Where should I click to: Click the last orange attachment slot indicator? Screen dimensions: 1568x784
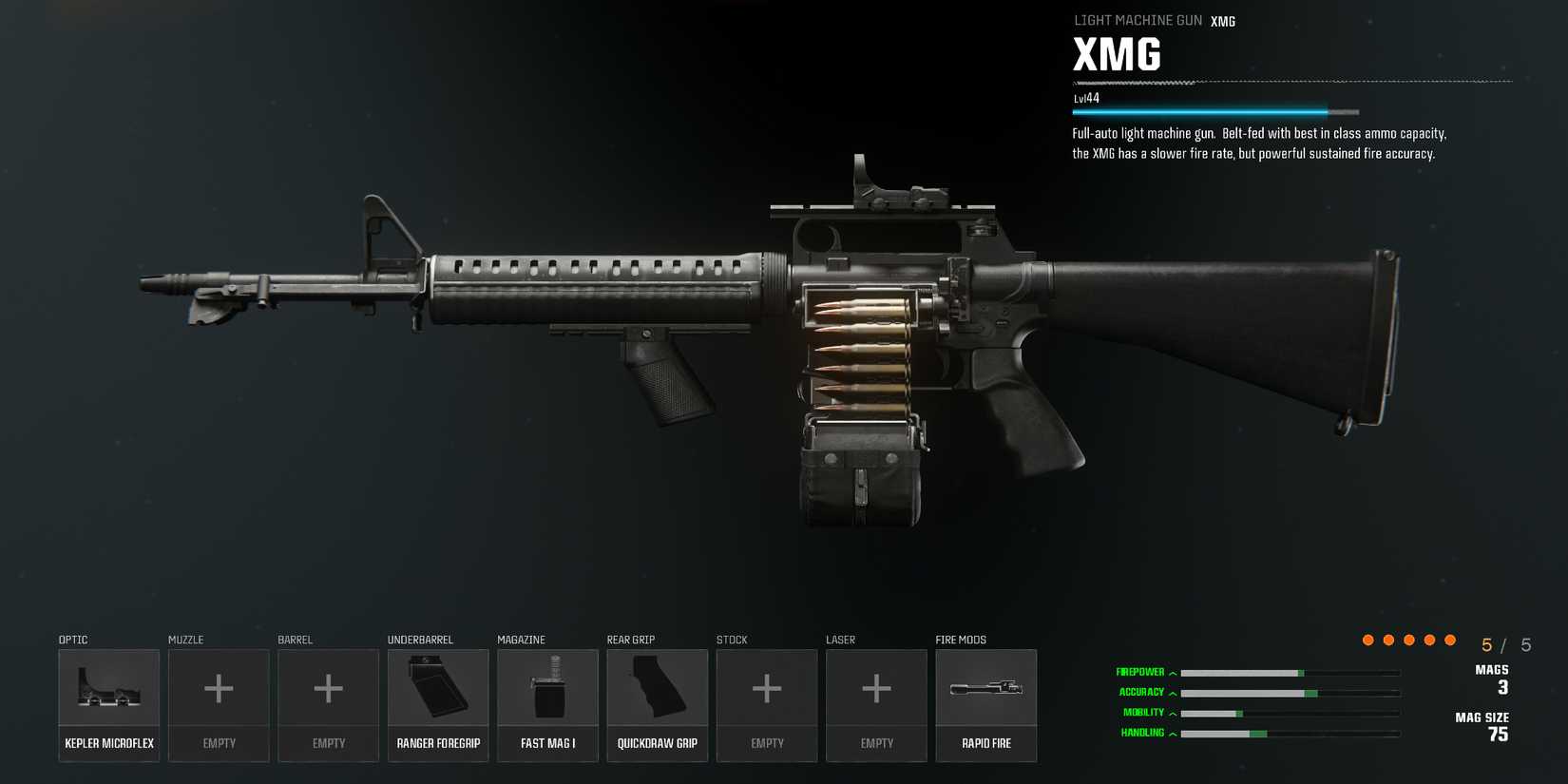tap(1448, 640)
